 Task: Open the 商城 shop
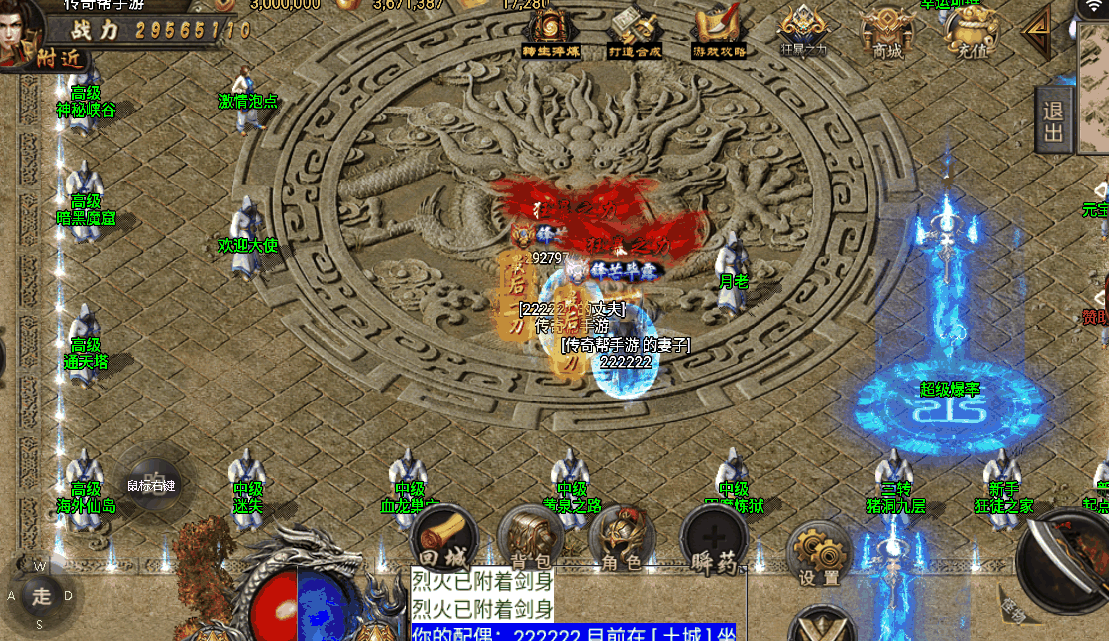[886, 32]
